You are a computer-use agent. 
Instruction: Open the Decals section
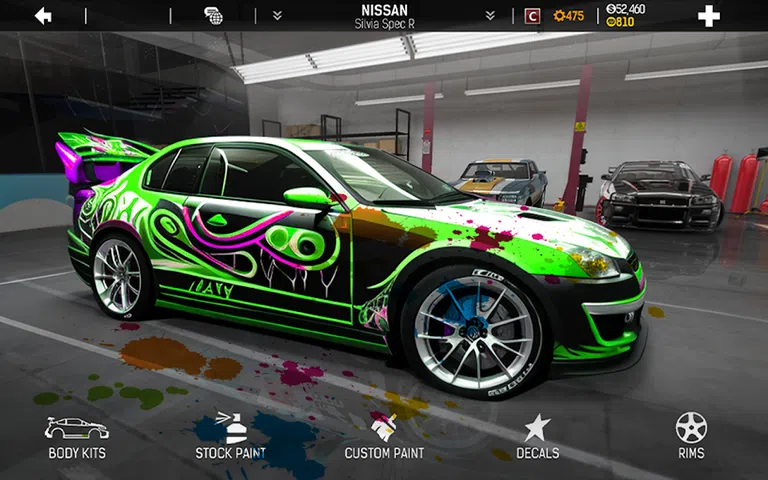[537, 437]
